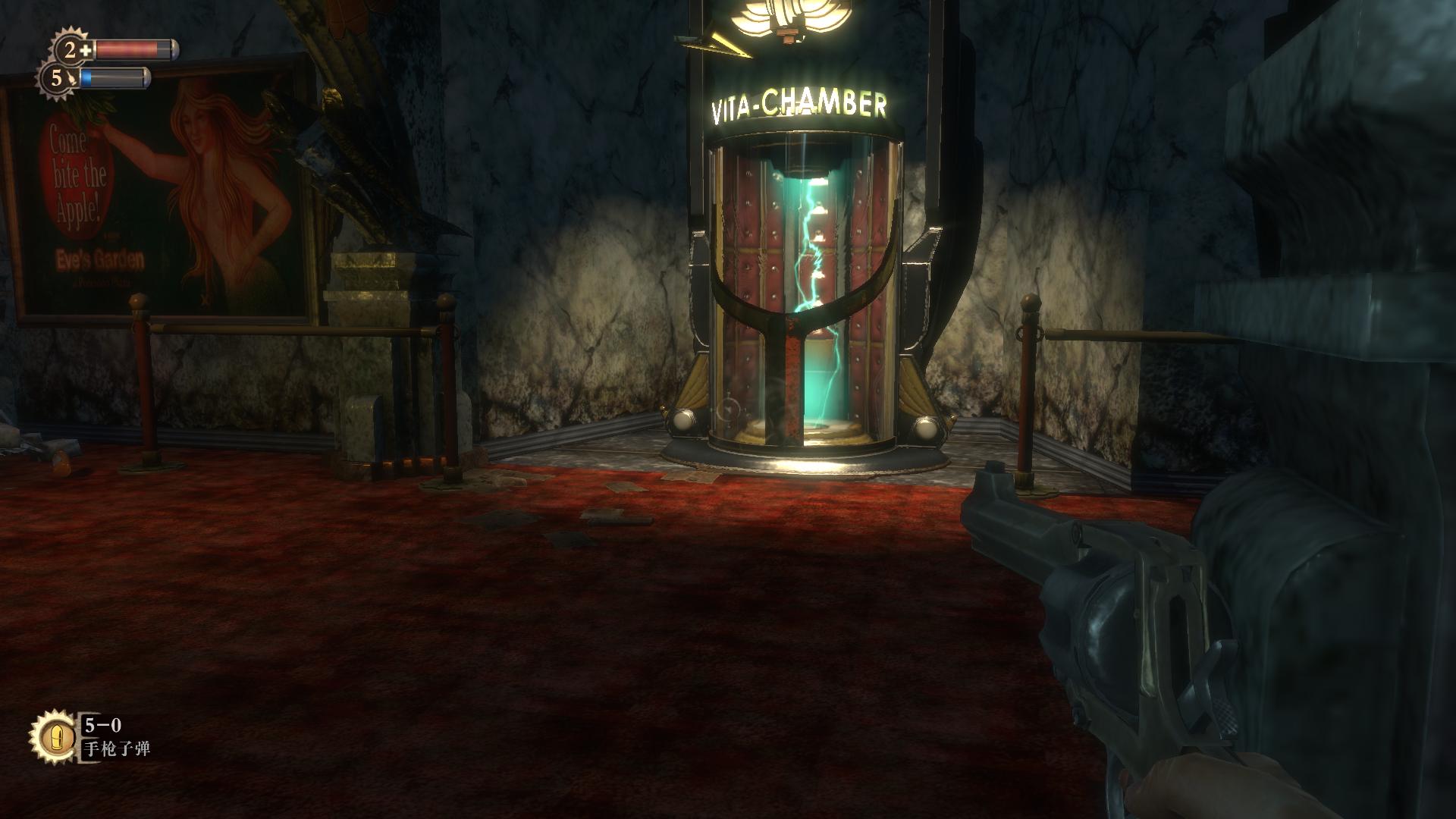
Task: Select the EVE hypo counter gear
Action: [58, 78]
